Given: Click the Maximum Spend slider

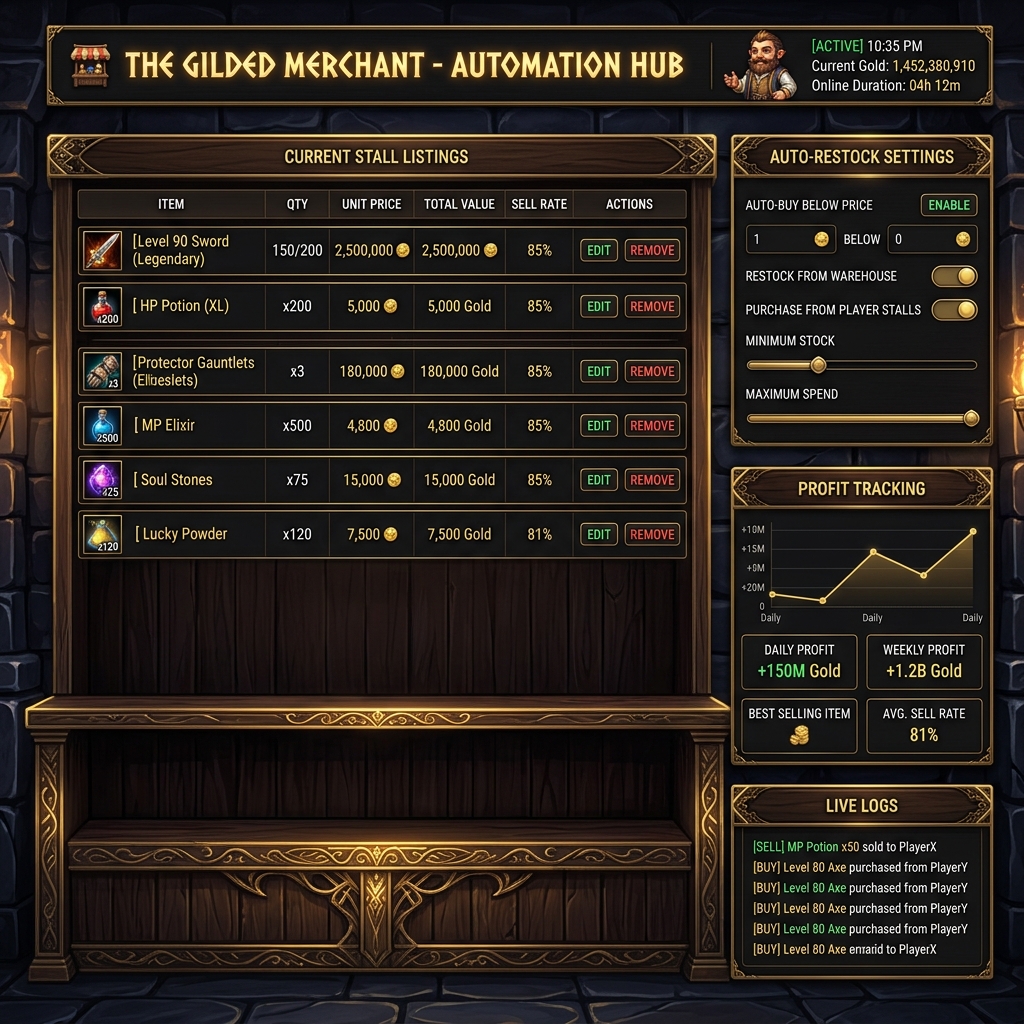Looking at the screenshot, I should pos(861,418).
